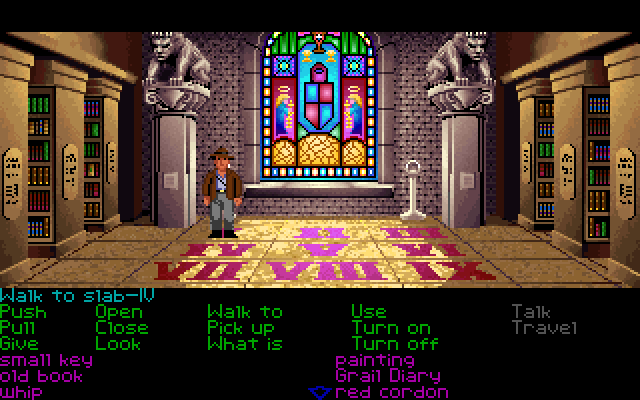Select the Push verb

[22, 312]
